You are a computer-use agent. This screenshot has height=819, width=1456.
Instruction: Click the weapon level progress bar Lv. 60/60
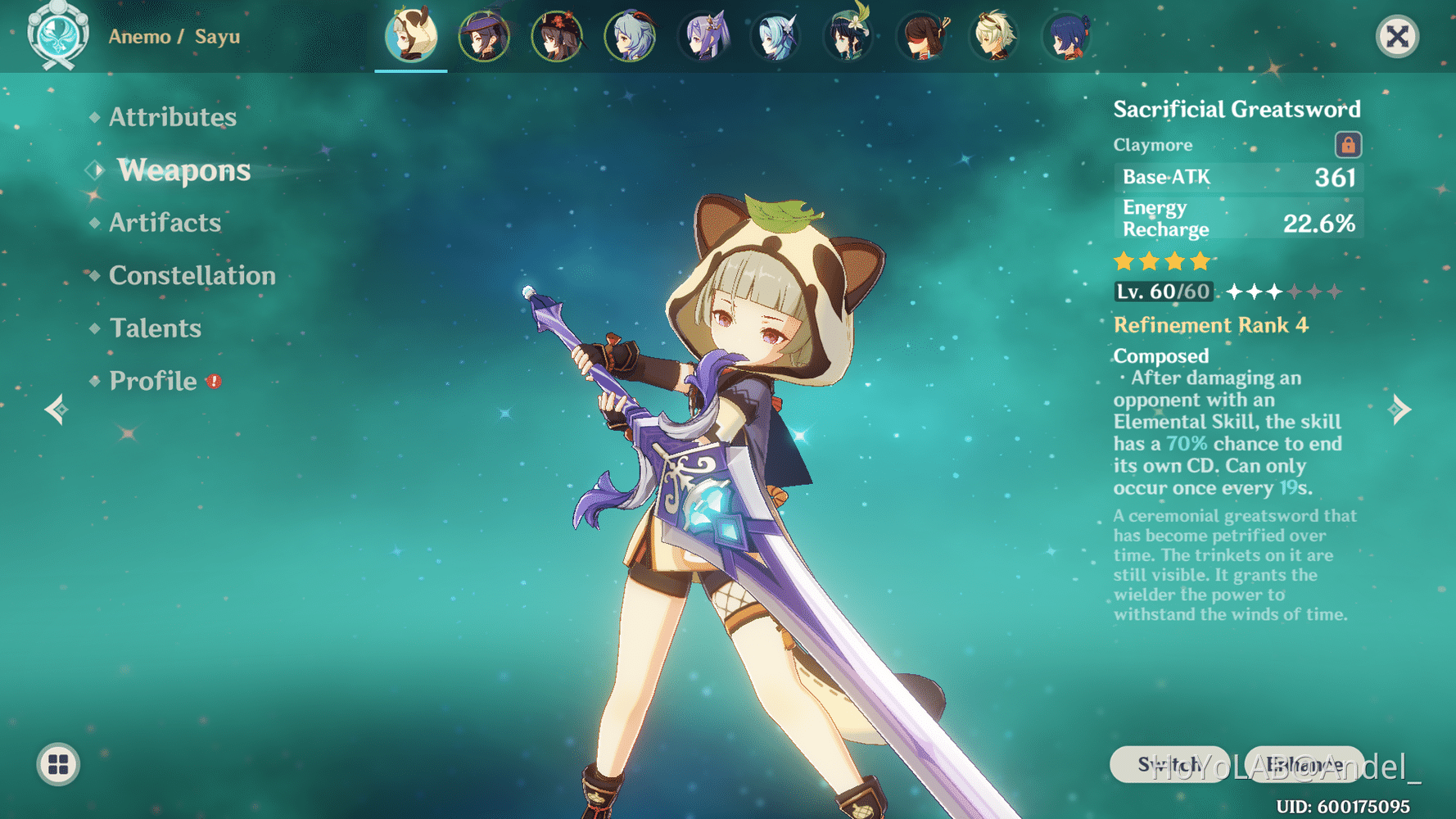[1164, 291]
